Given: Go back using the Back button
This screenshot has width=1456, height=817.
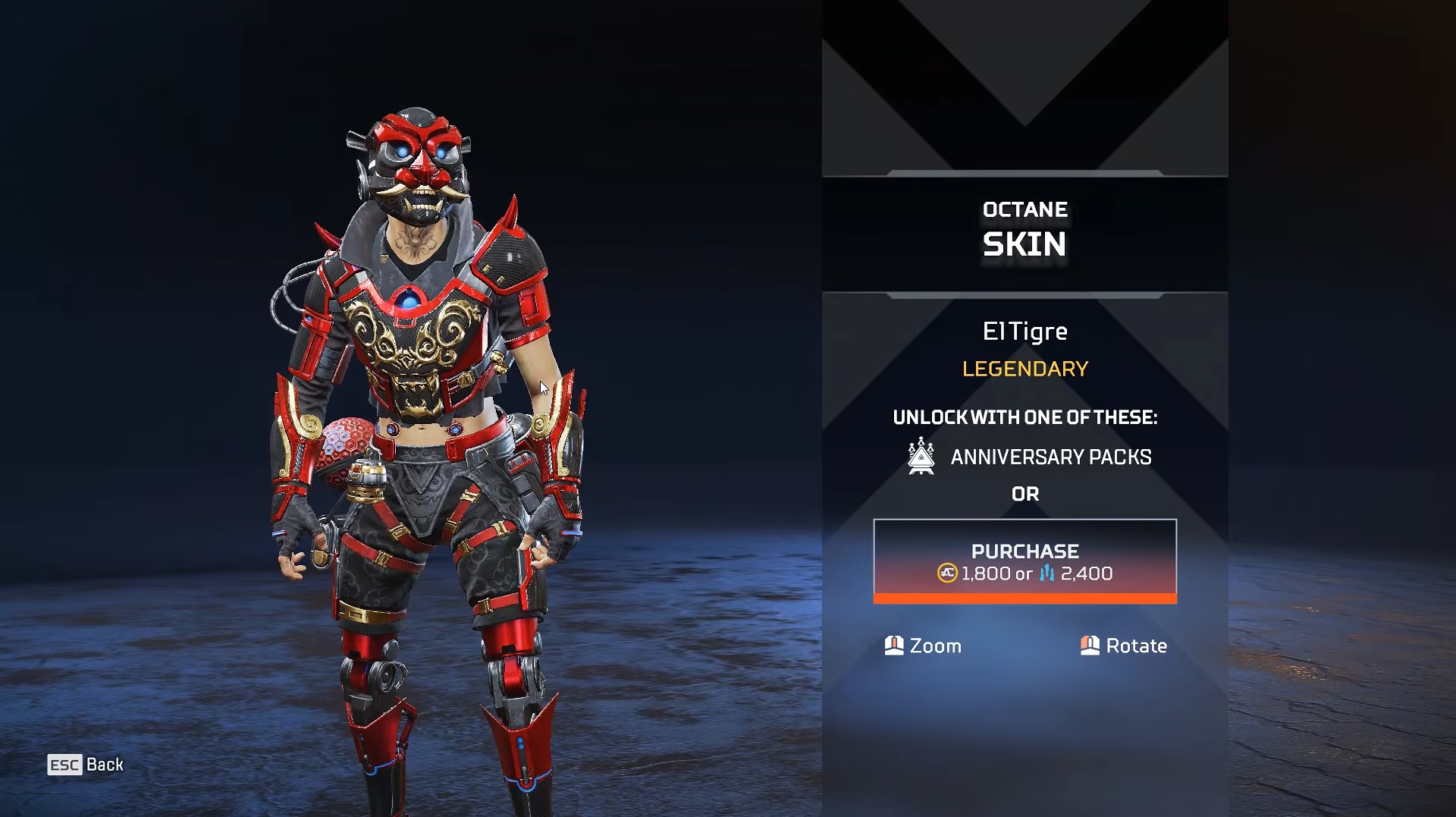Looking at the screenshot, I should tap(86, 765).
